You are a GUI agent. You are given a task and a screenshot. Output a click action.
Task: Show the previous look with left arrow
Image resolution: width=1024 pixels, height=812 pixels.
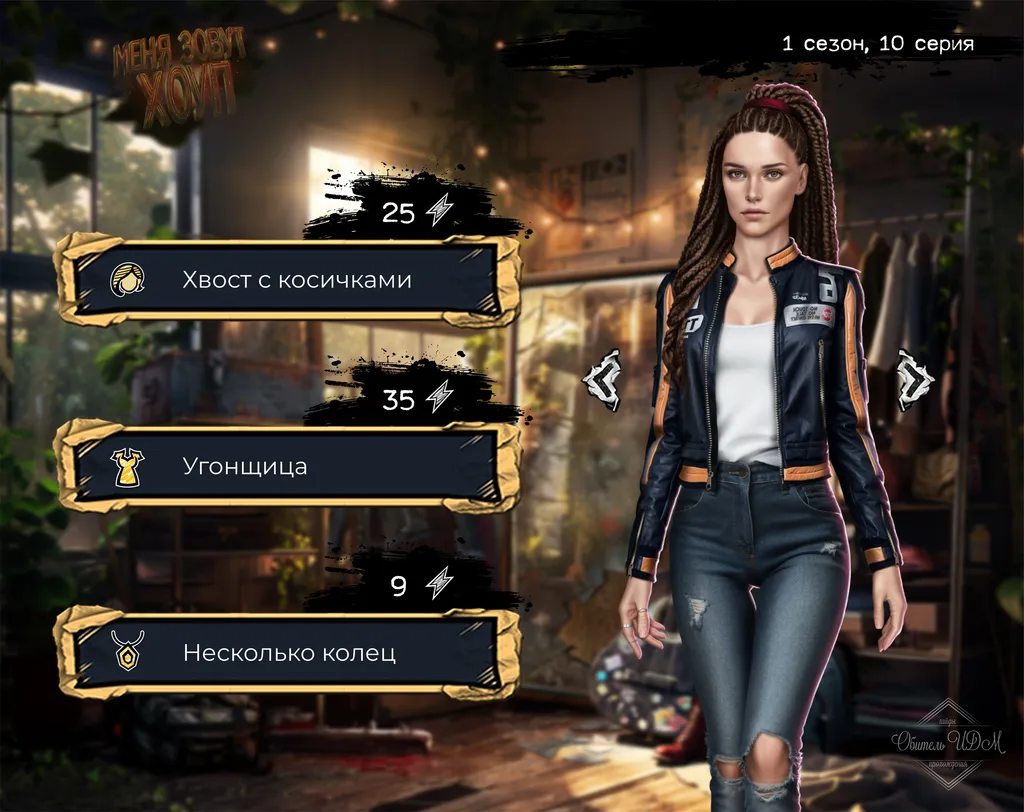(603, 380)
